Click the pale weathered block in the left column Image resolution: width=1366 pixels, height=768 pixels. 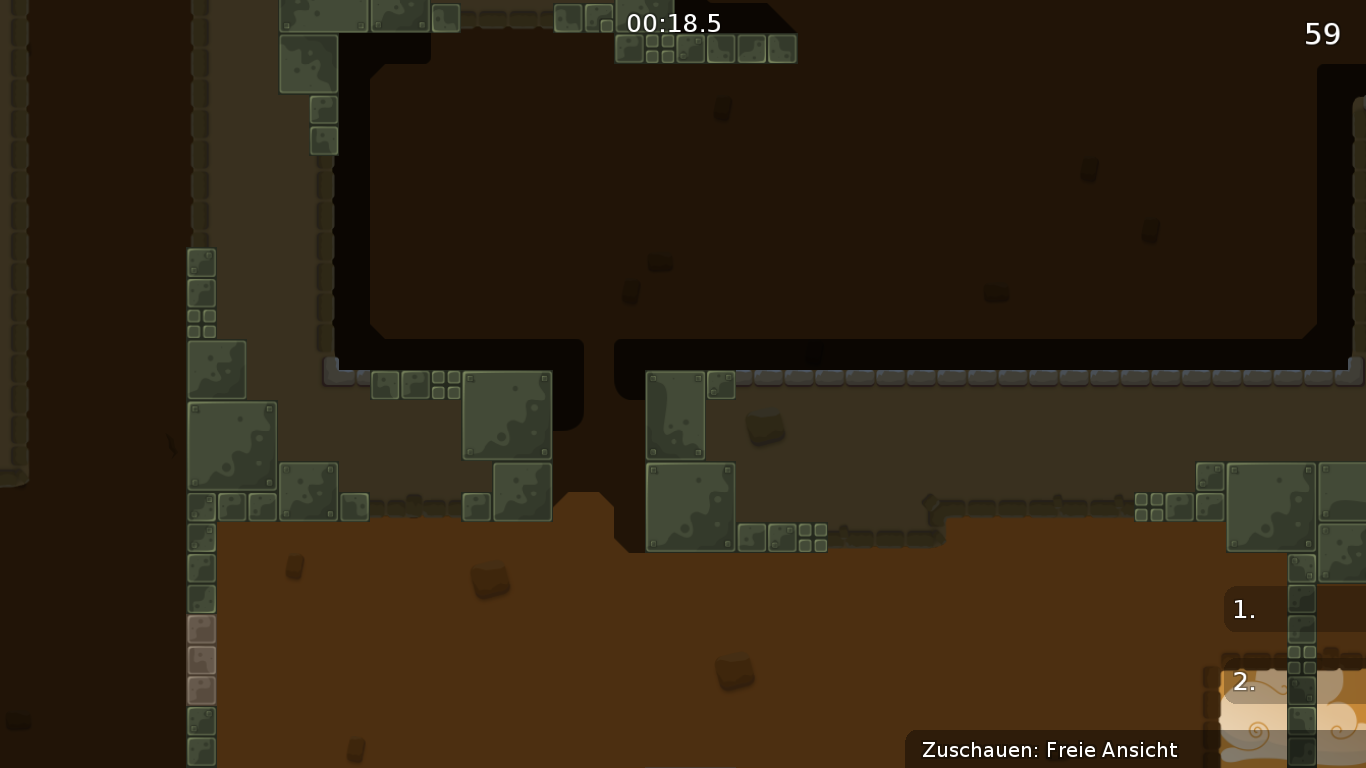[x=201, y=658]
